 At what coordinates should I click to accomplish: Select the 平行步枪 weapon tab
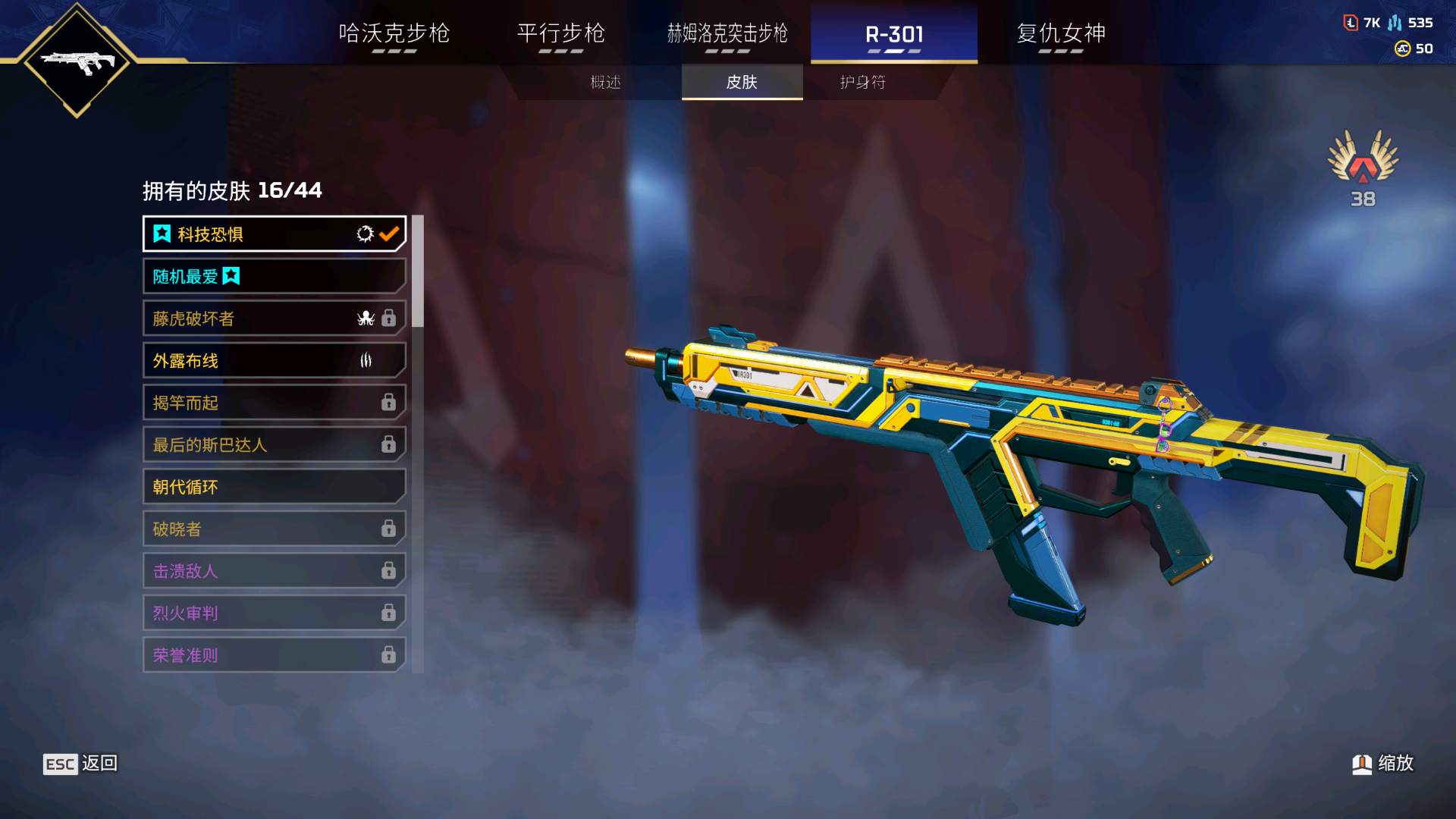(560, 34)
